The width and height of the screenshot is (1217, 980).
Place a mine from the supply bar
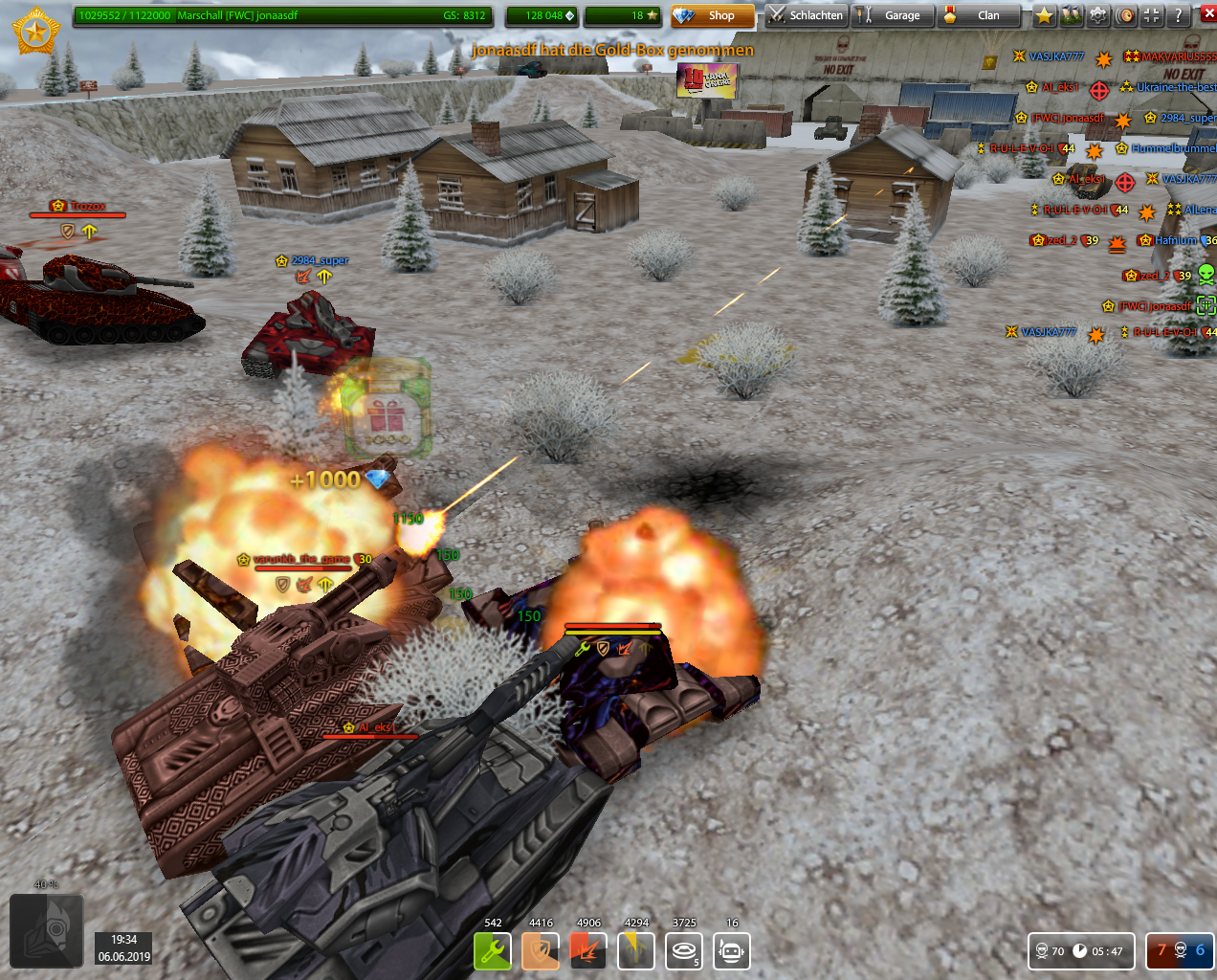pos(684,951)
